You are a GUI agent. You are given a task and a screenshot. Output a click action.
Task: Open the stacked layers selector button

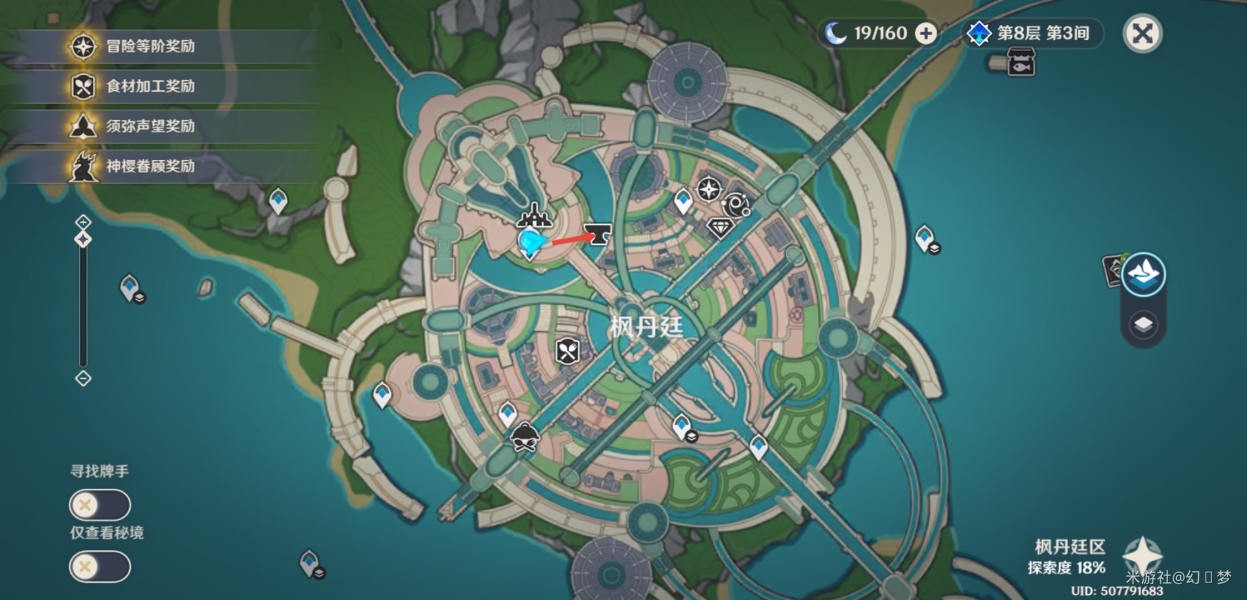[x=1143, y=324]
